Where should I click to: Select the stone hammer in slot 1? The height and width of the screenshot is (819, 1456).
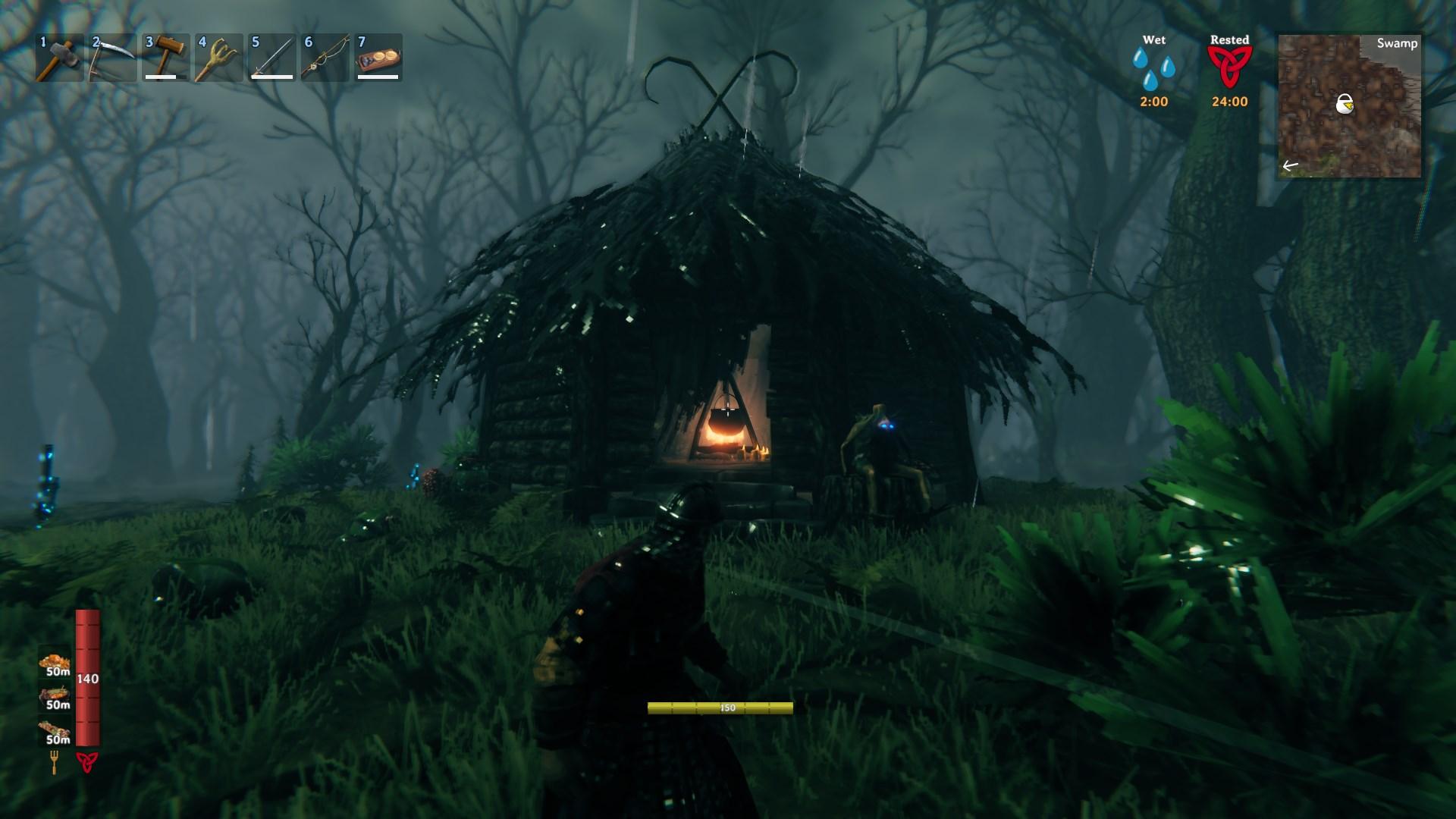[59, 58]
